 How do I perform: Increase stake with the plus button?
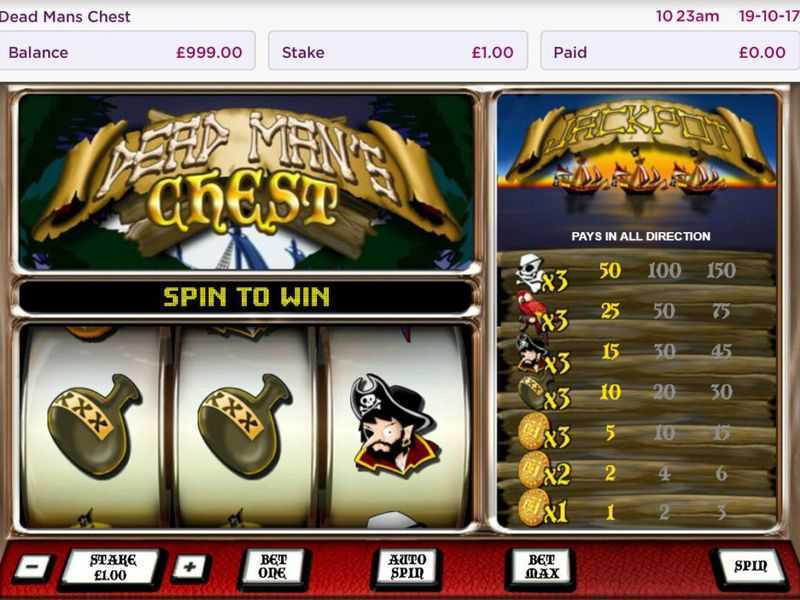(x=190, y=567)
